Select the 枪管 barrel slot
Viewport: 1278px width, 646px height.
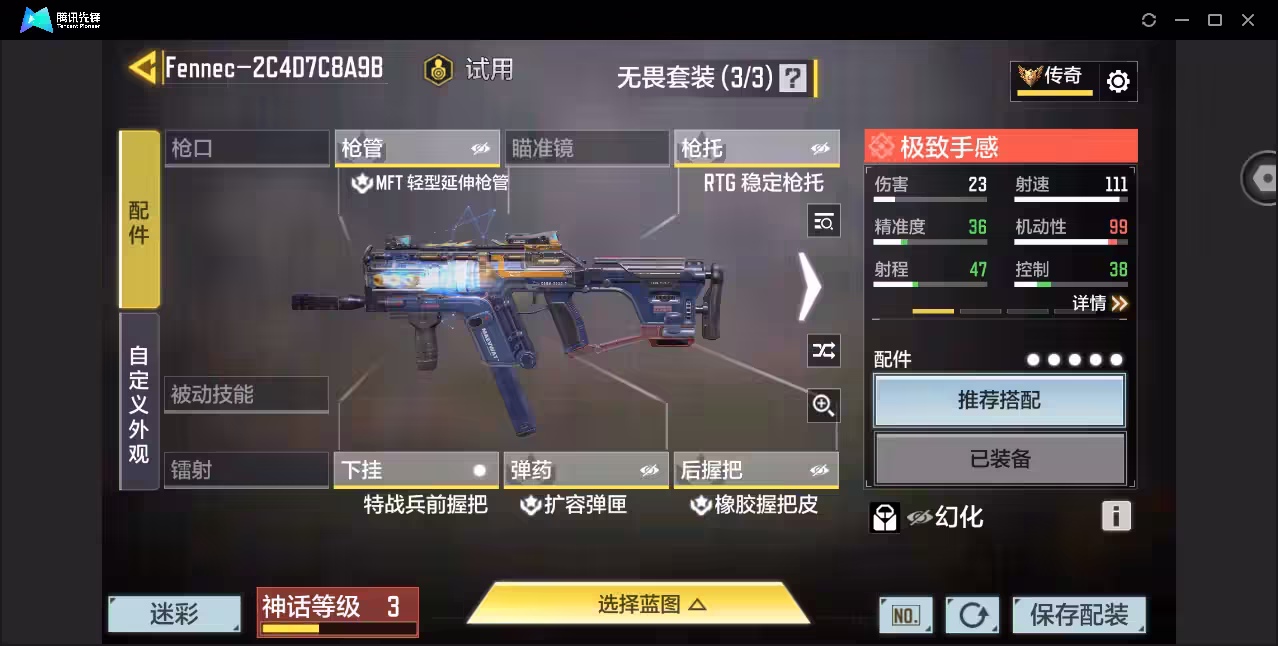point(416,149)
